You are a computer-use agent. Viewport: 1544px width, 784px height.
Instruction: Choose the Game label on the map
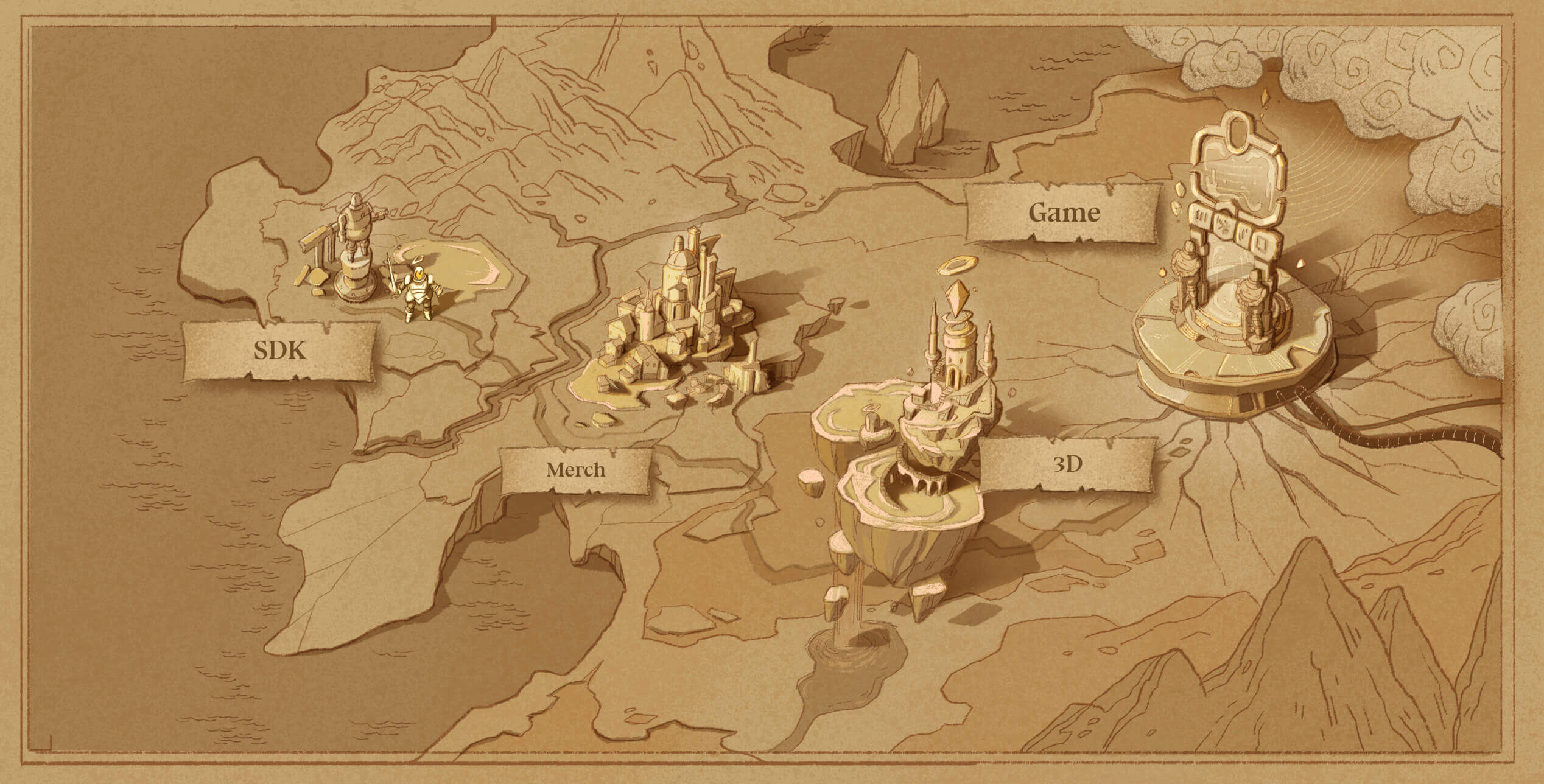[x=1063, y=213]
